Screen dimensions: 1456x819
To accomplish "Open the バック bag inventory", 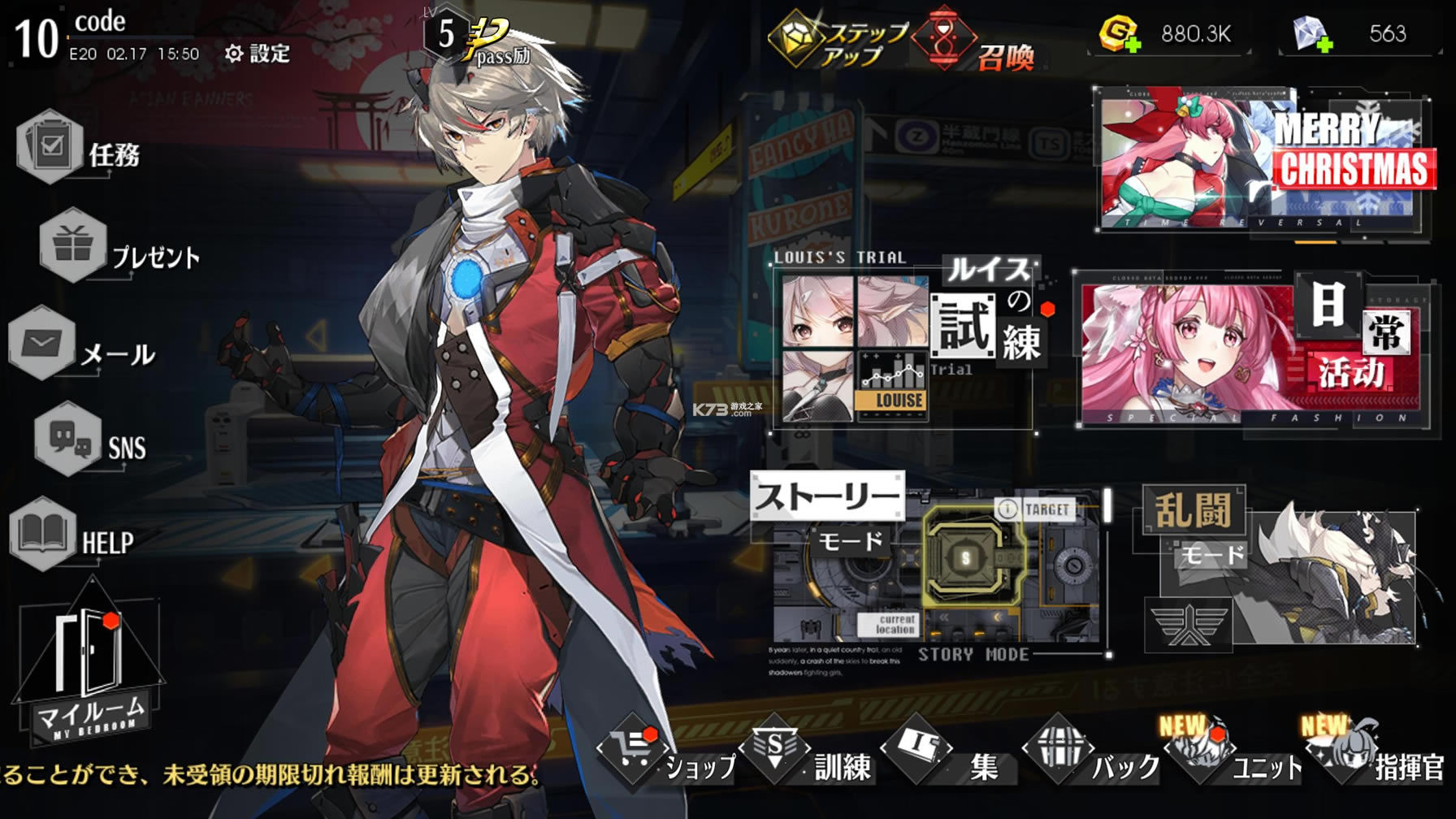I will [x=1093, y=756].
